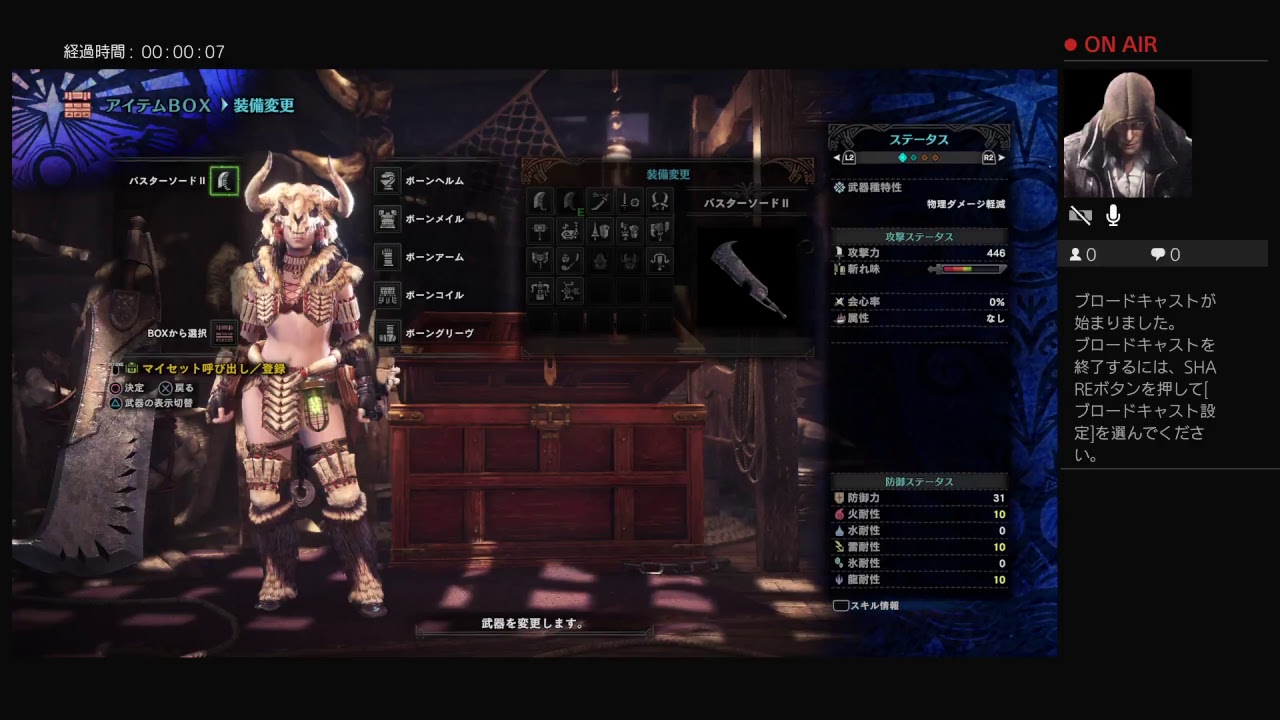Select the sword and shield weapon icon

coord(630,202)
